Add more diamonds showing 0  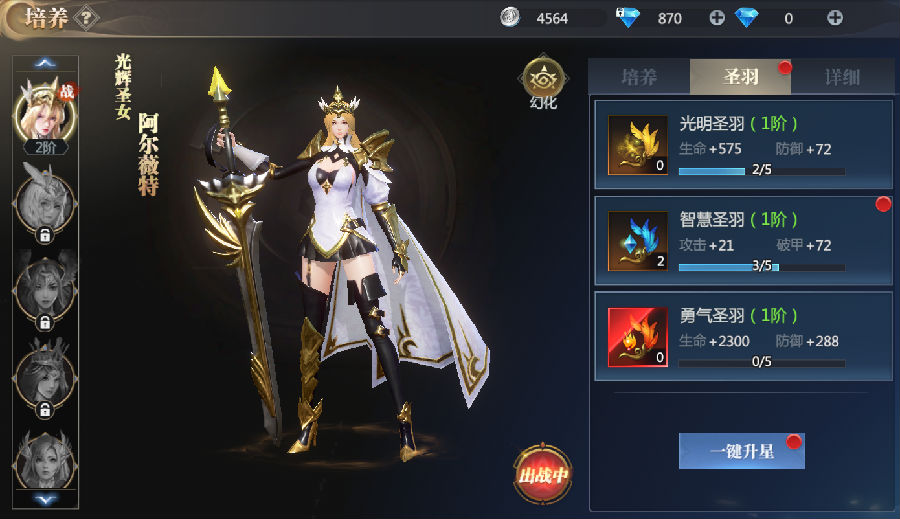834,18
